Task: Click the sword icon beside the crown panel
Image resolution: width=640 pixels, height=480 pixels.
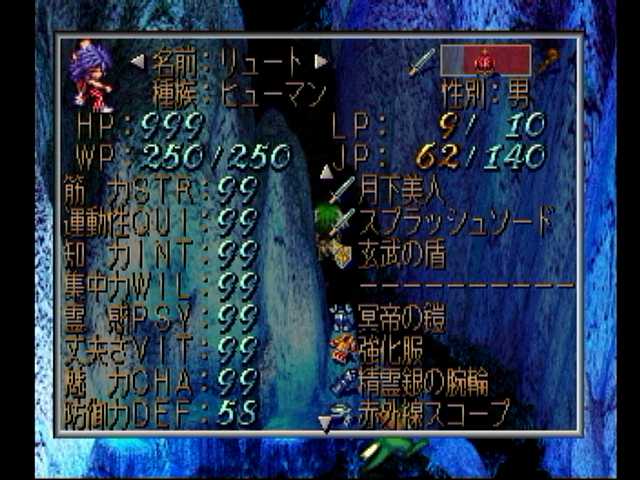Action: coord(422,62)
